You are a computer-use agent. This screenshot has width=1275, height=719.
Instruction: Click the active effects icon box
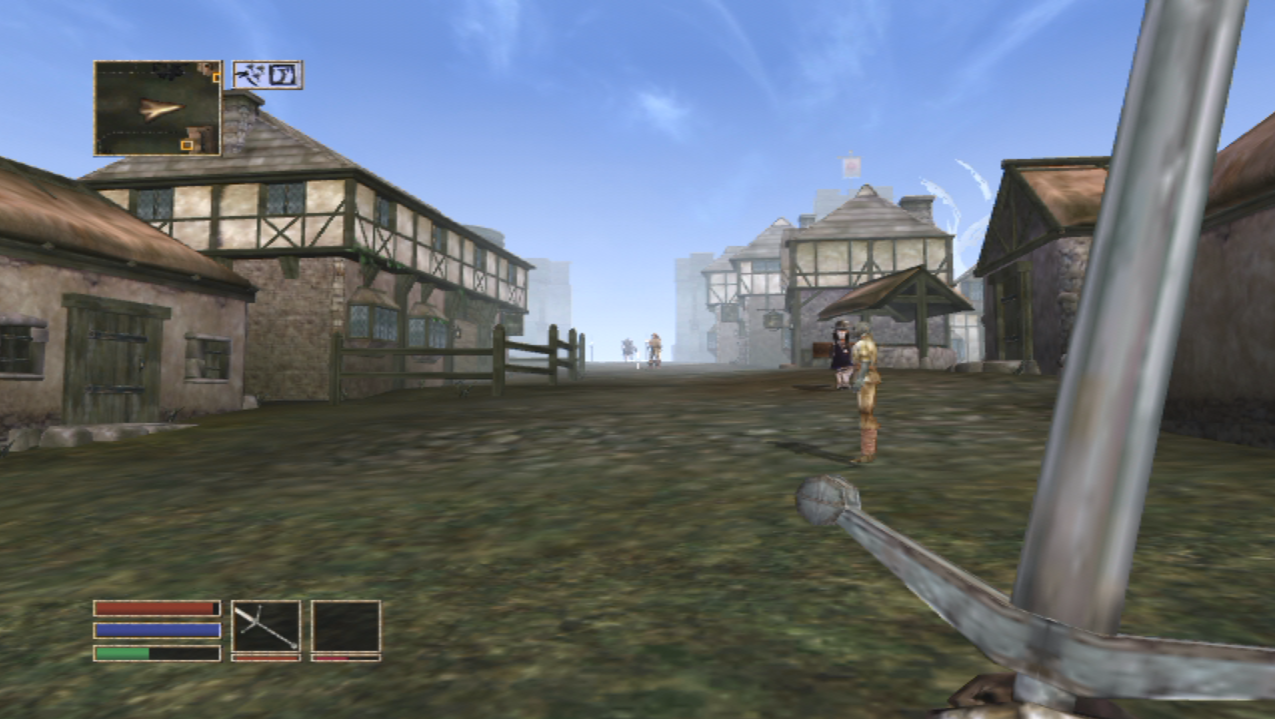267,75
